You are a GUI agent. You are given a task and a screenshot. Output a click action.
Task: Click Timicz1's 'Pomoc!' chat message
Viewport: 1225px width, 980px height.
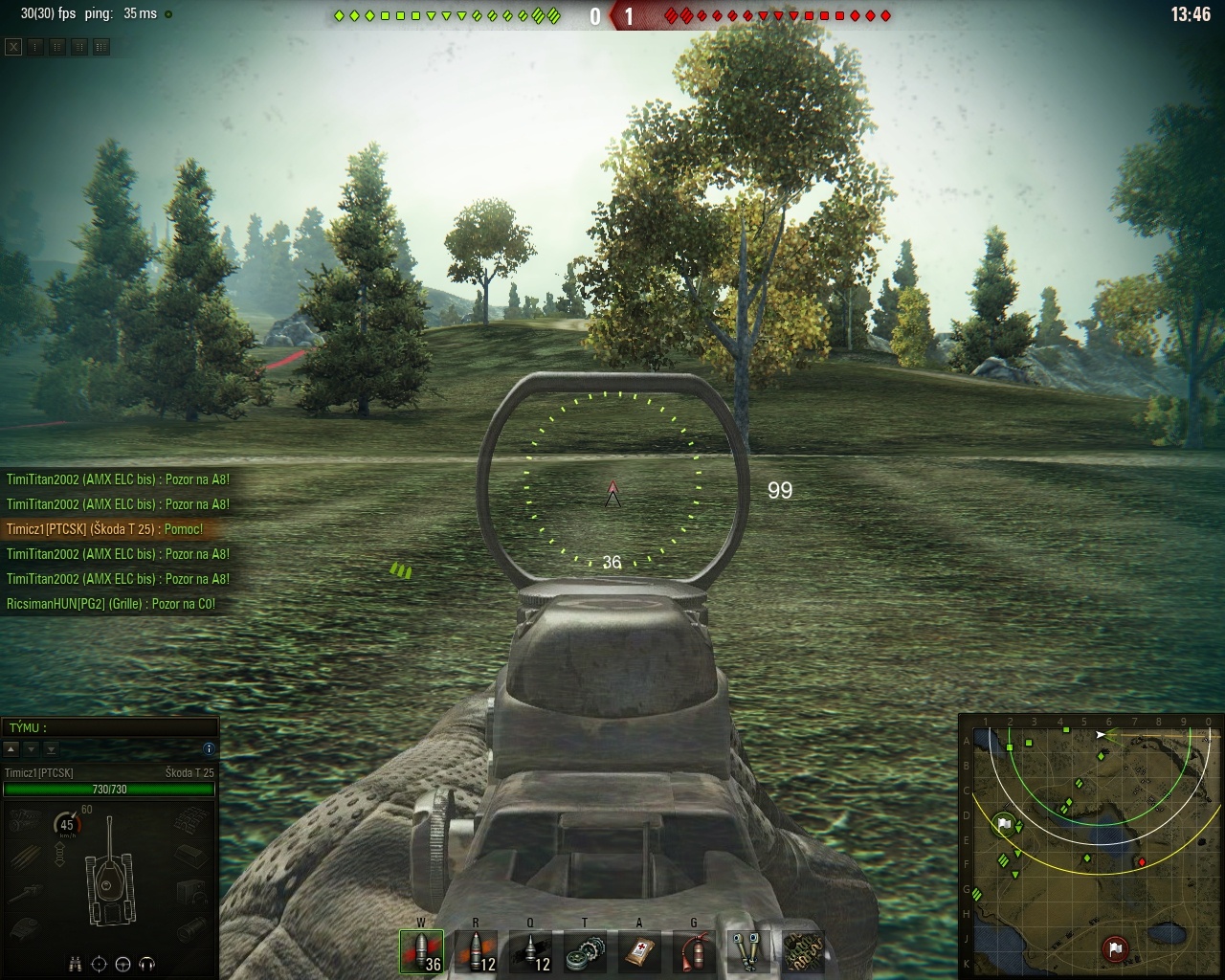click(x=105, y=529)
